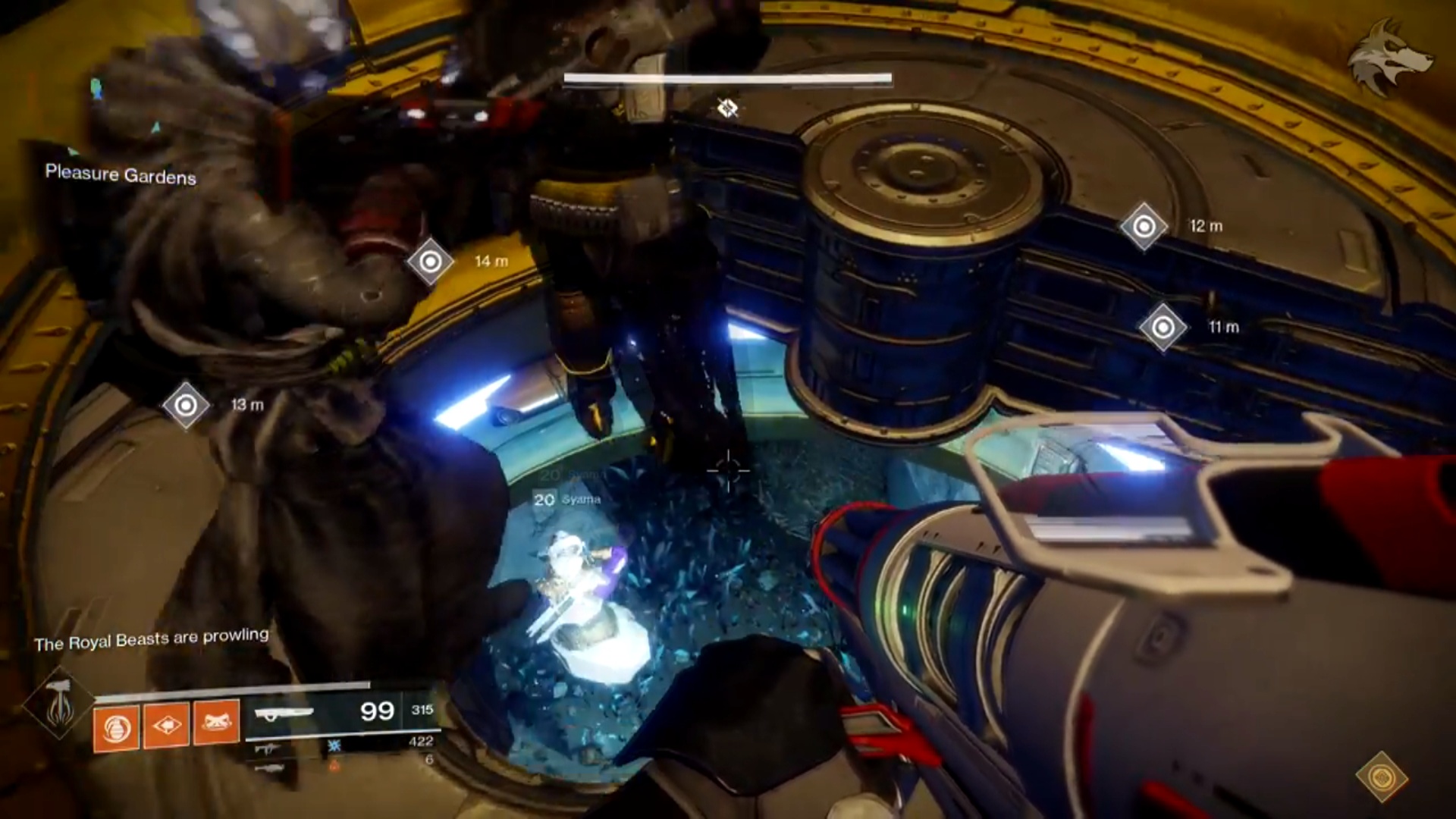Select the waypoint marker labeled 12 m
The width and height of the screenshot is (1456, 819).
[1144, 226]
